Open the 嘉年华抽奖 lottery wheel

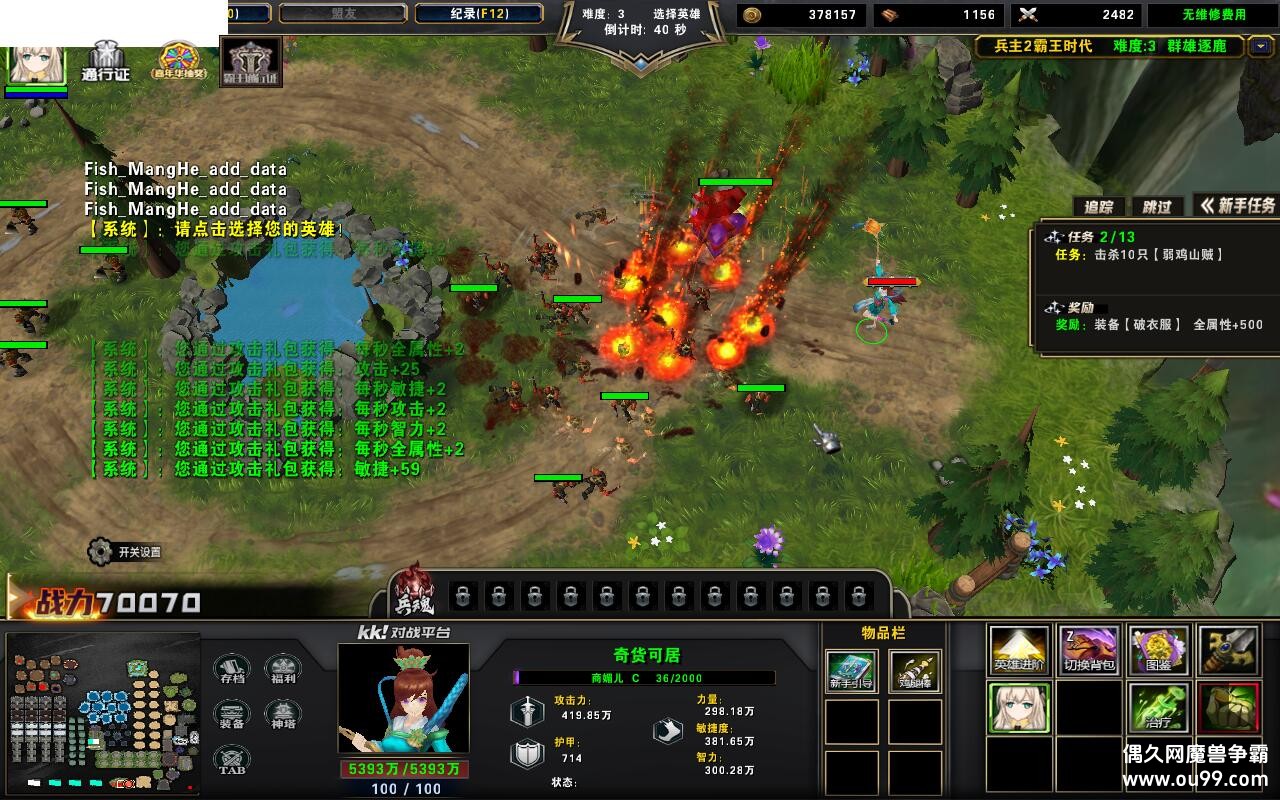tap(179, 60)
